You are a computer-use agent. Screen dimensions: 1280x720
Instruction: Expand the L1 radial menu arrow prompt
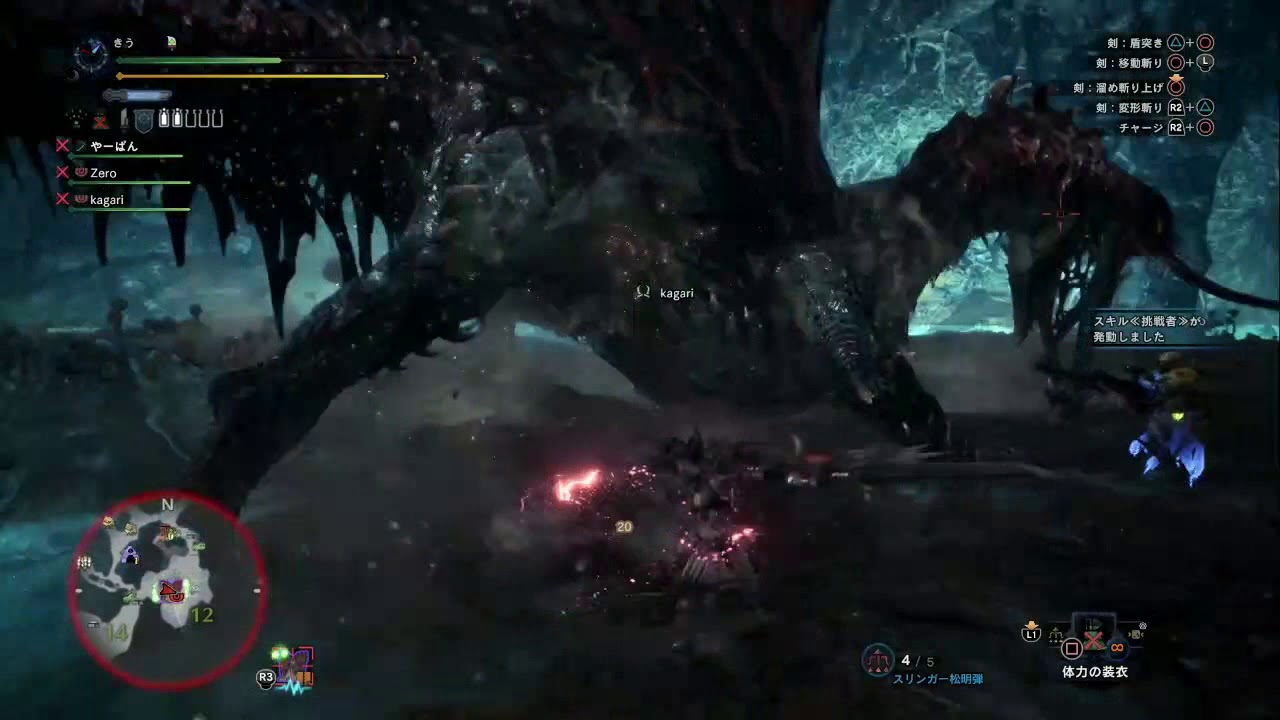[1030, 632]
